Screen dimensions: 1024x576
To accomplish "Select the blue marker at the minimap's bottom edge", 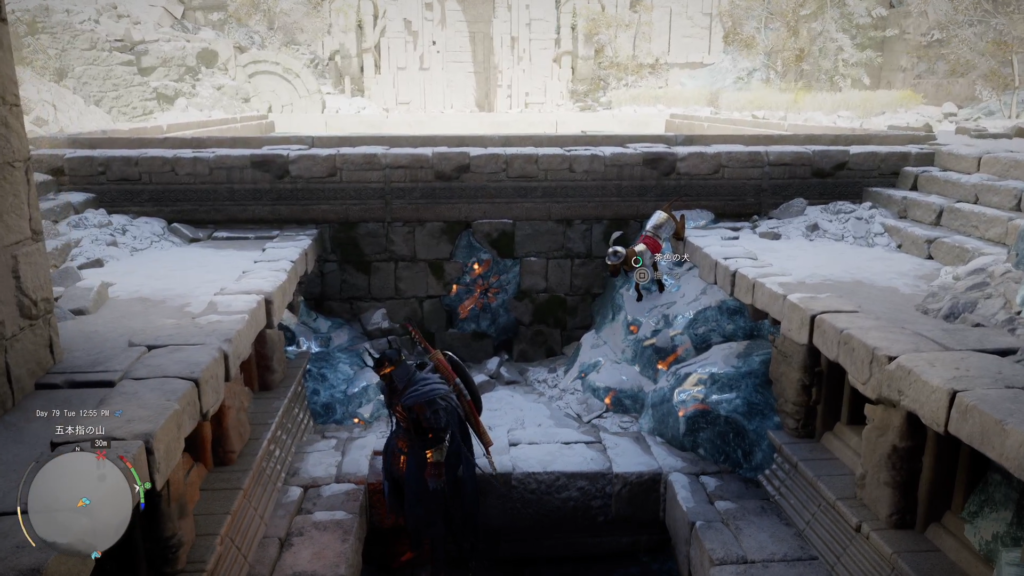I will [x=95, y=554].
